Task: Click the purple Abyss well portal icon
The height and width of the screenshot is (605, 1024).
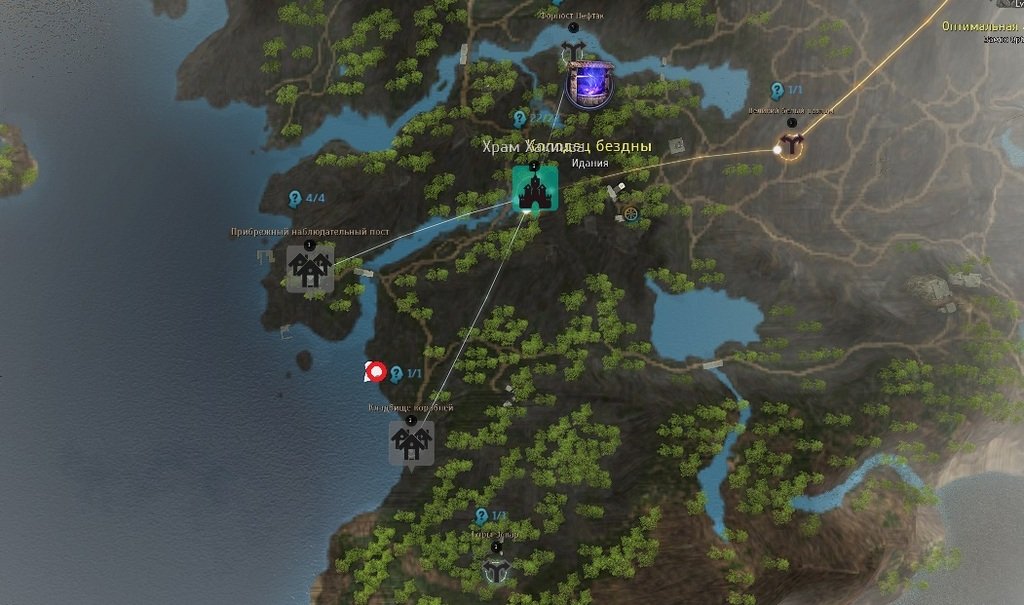Action: click(590, 84)
